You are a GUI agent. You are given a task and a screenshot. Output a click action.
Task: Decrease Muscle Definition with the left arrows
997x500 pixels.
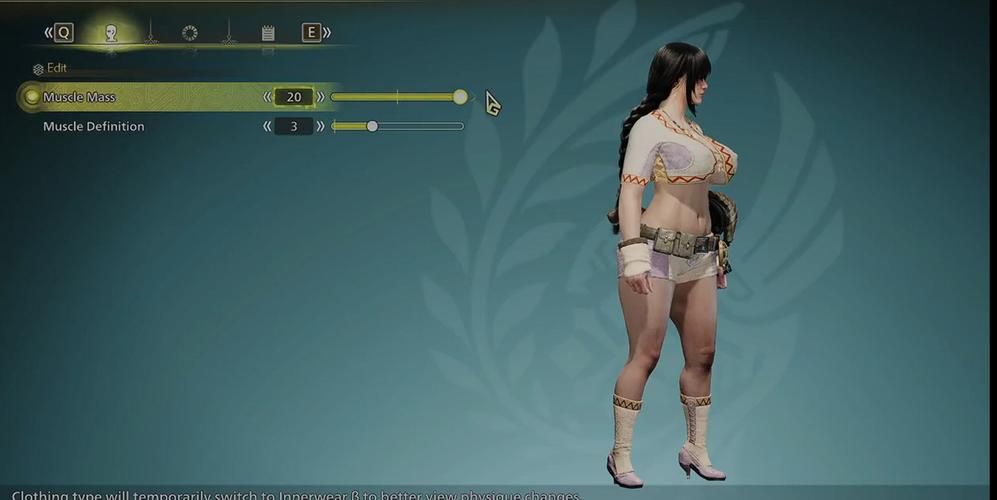267,126
